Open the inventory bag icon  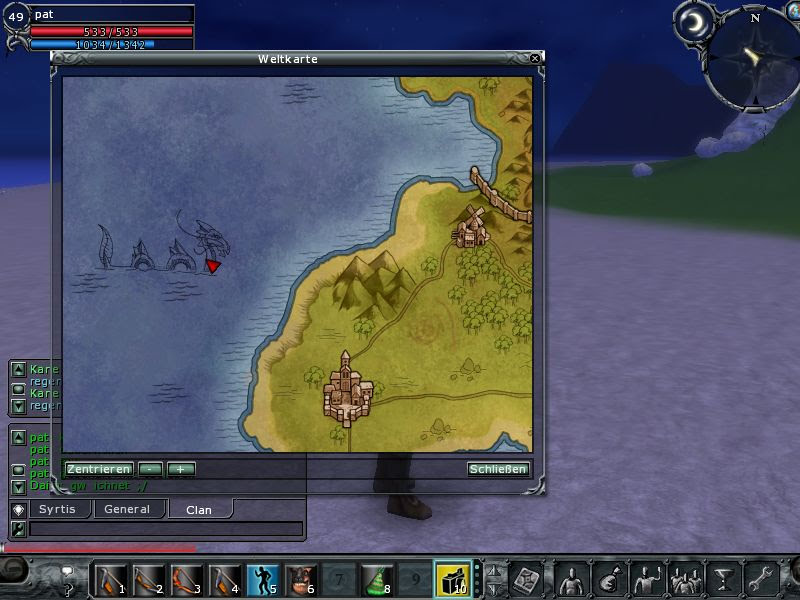tap(609, 579)
